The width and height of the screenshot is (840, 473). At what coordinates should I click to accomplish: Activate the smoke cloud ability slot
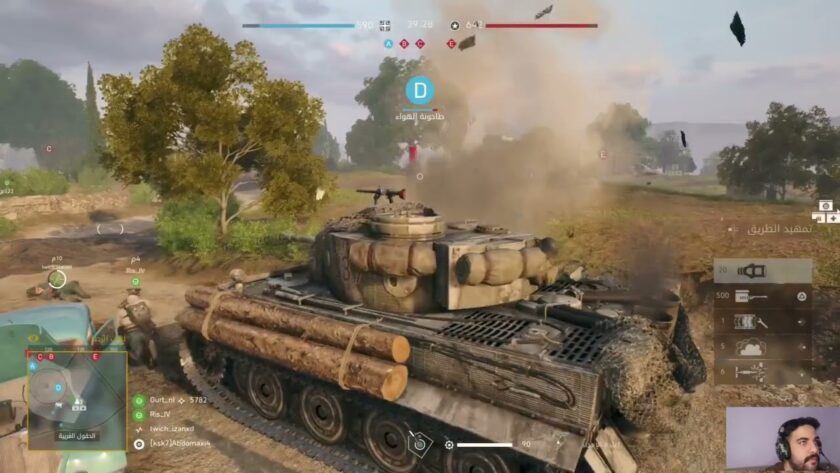(x=763, y=347)
